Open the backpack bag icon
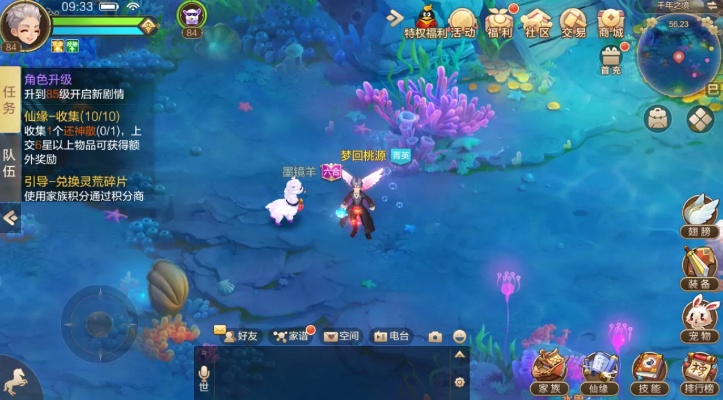The width and height of the screenshot is (723, 400). (657, 118)
